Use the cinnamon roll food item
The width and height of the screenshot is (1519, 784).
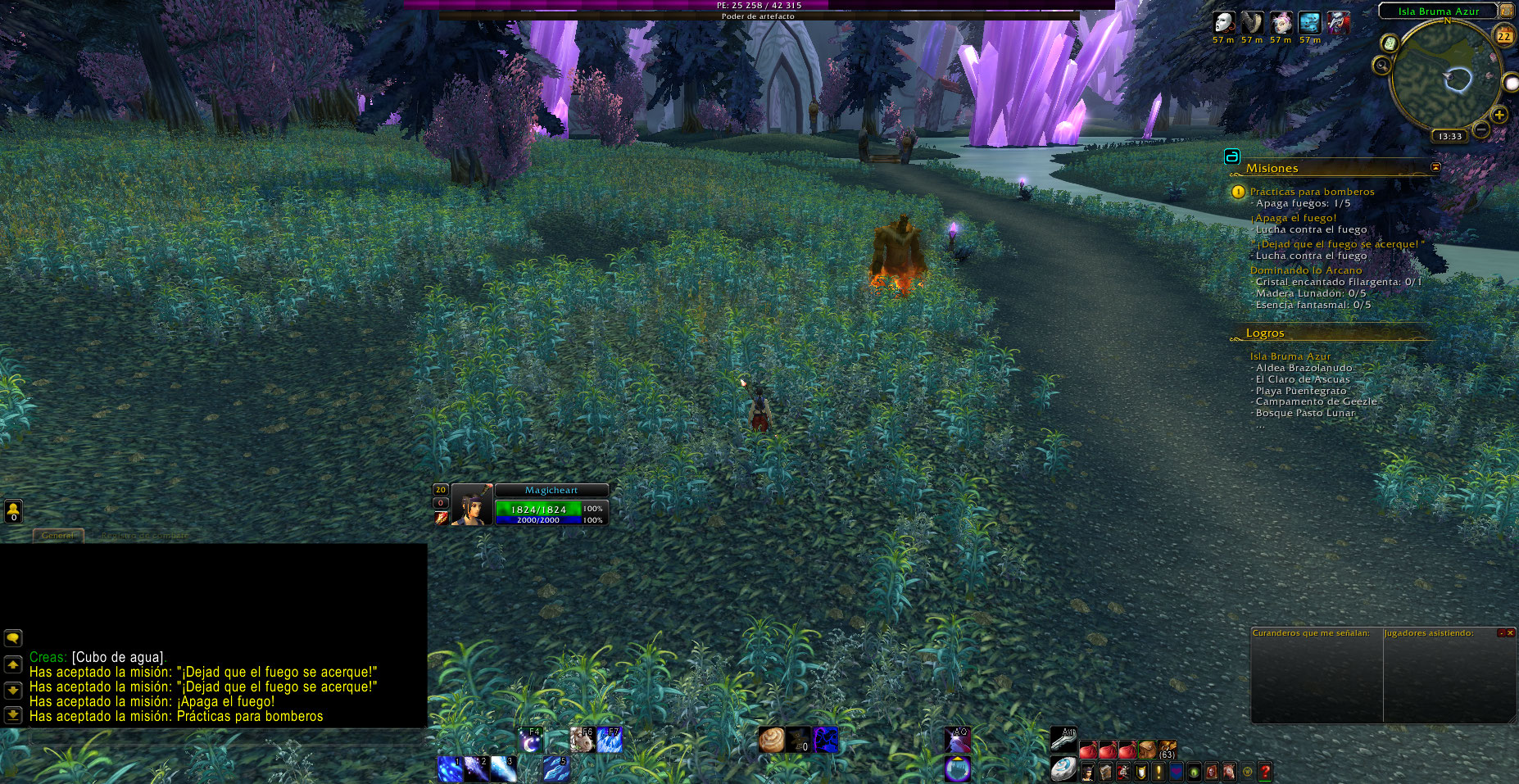[771, 740]
